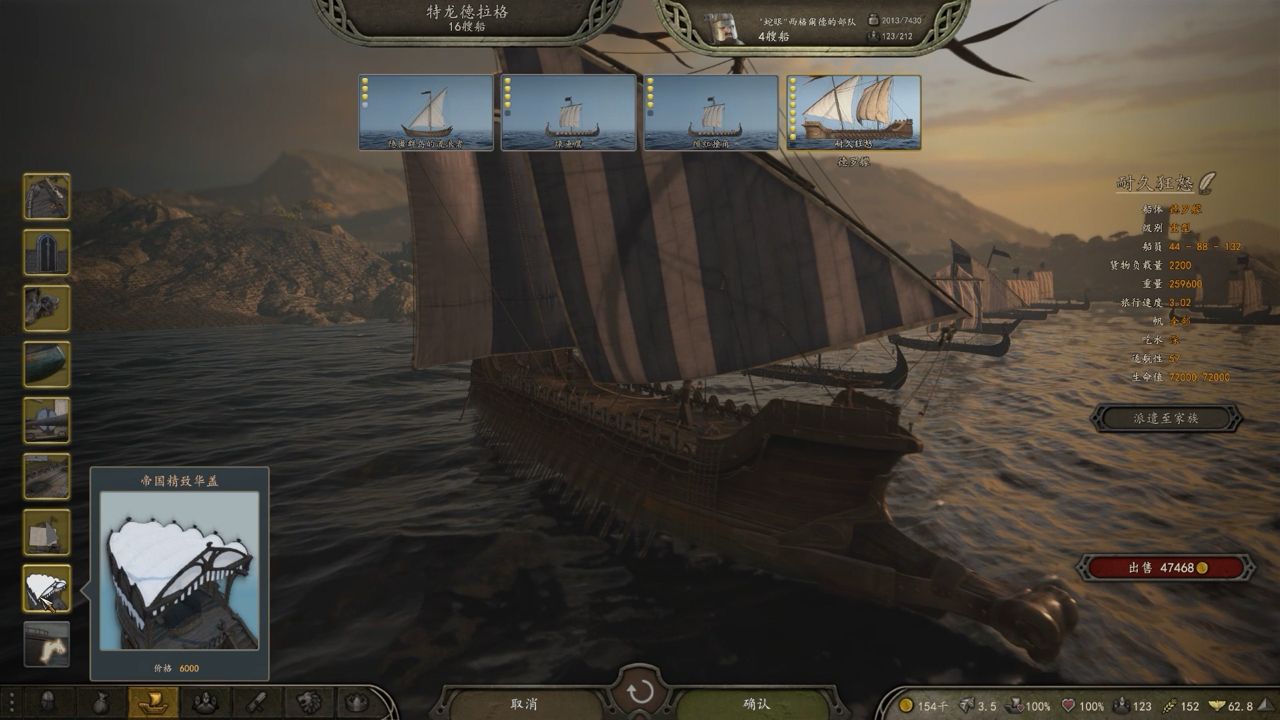Open the imperial canopy upgrade slot
This screenshot has height=720, width=1280.
click(x=47, y=588)
